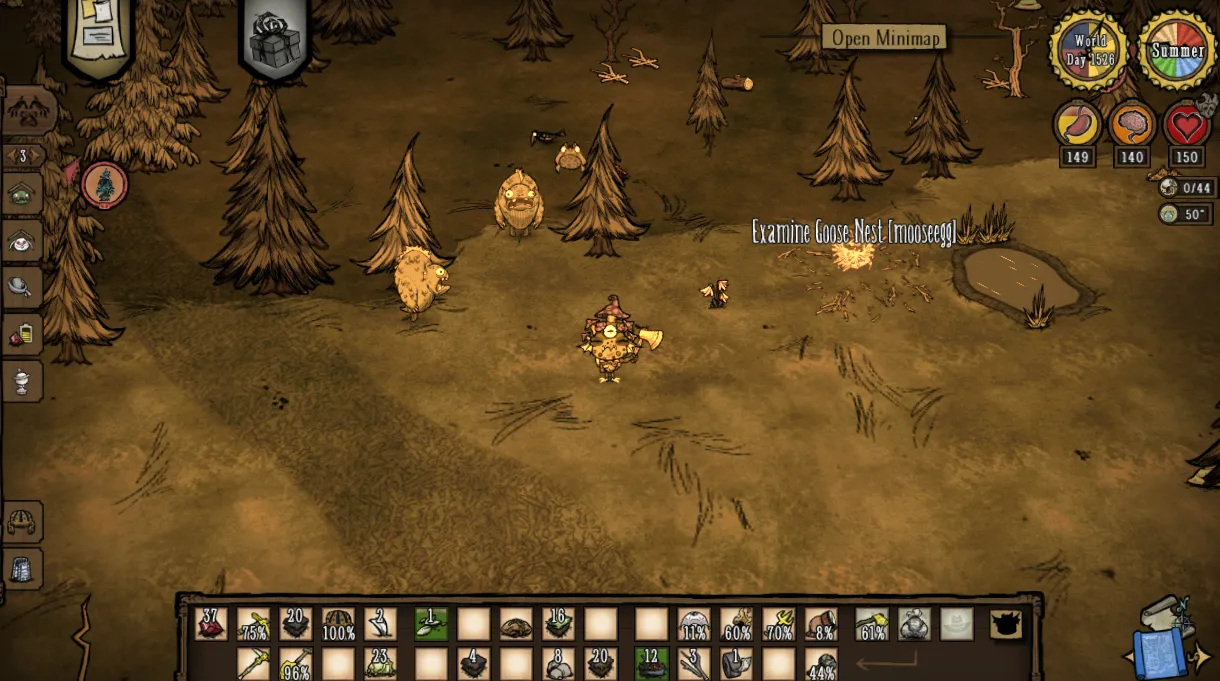Viewport: 1220px width, 681px height.
Task: Click the equipped hand tool at 61%
Action: click(872, 624)
